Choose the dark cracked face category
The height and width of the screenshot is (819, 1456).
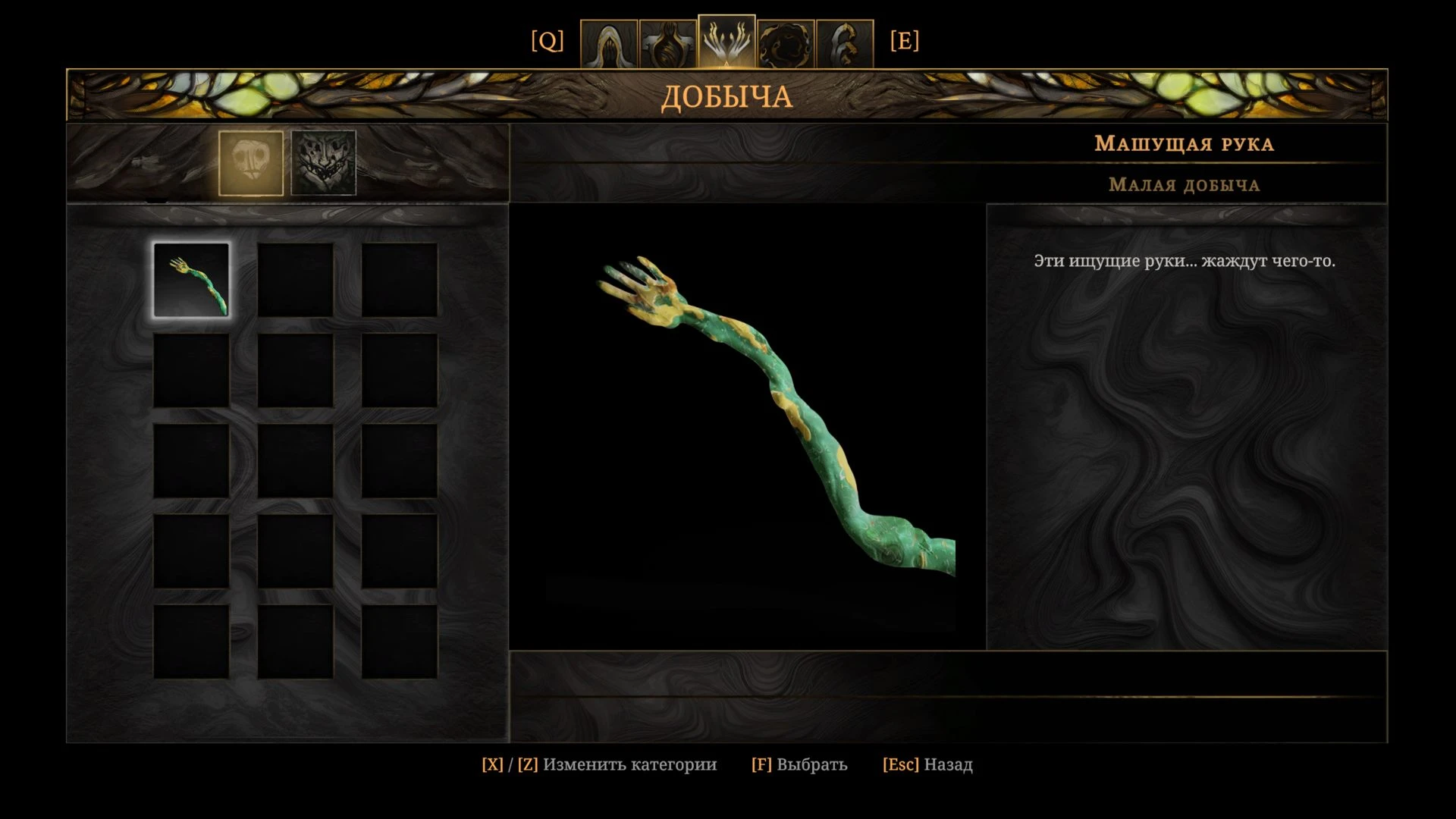click(x=324, y=163)
